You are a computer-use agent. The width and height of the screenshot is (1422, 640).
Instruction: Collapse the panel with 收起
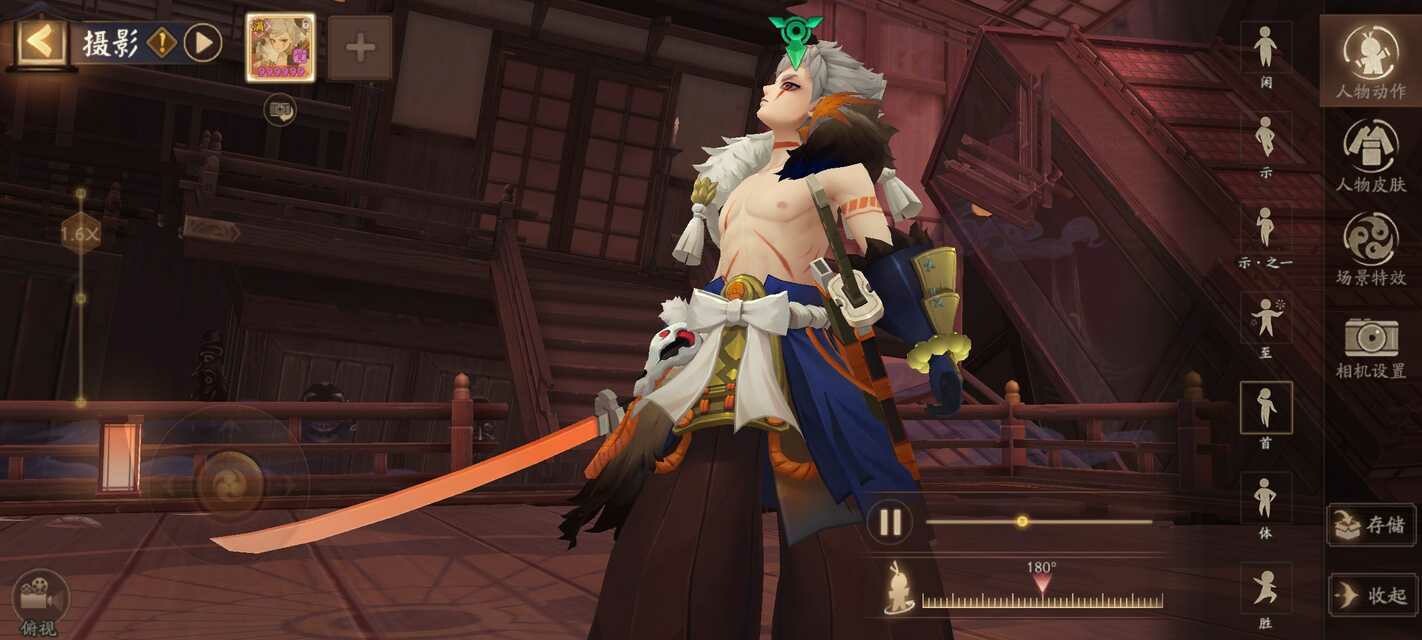click(1371, 595)
